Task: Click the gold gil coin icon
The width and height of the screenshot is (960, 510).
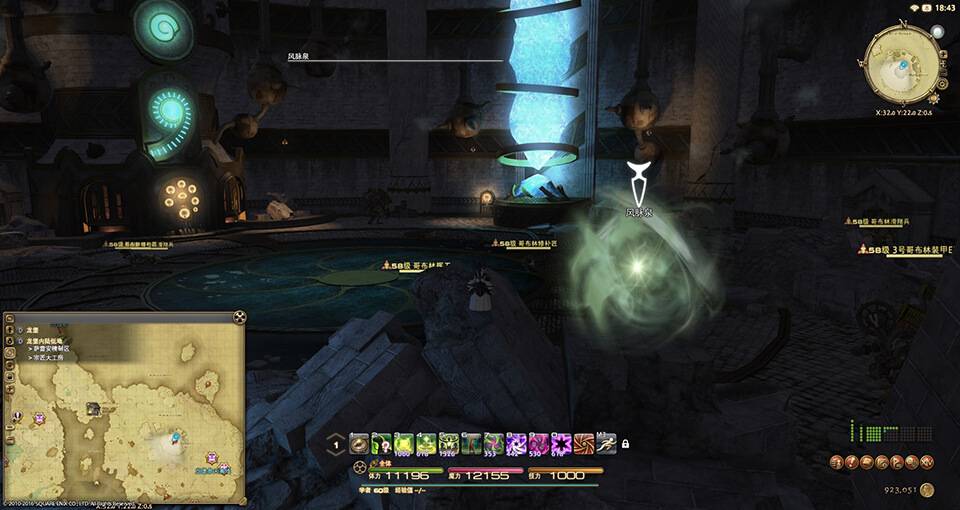Action: 927,490
